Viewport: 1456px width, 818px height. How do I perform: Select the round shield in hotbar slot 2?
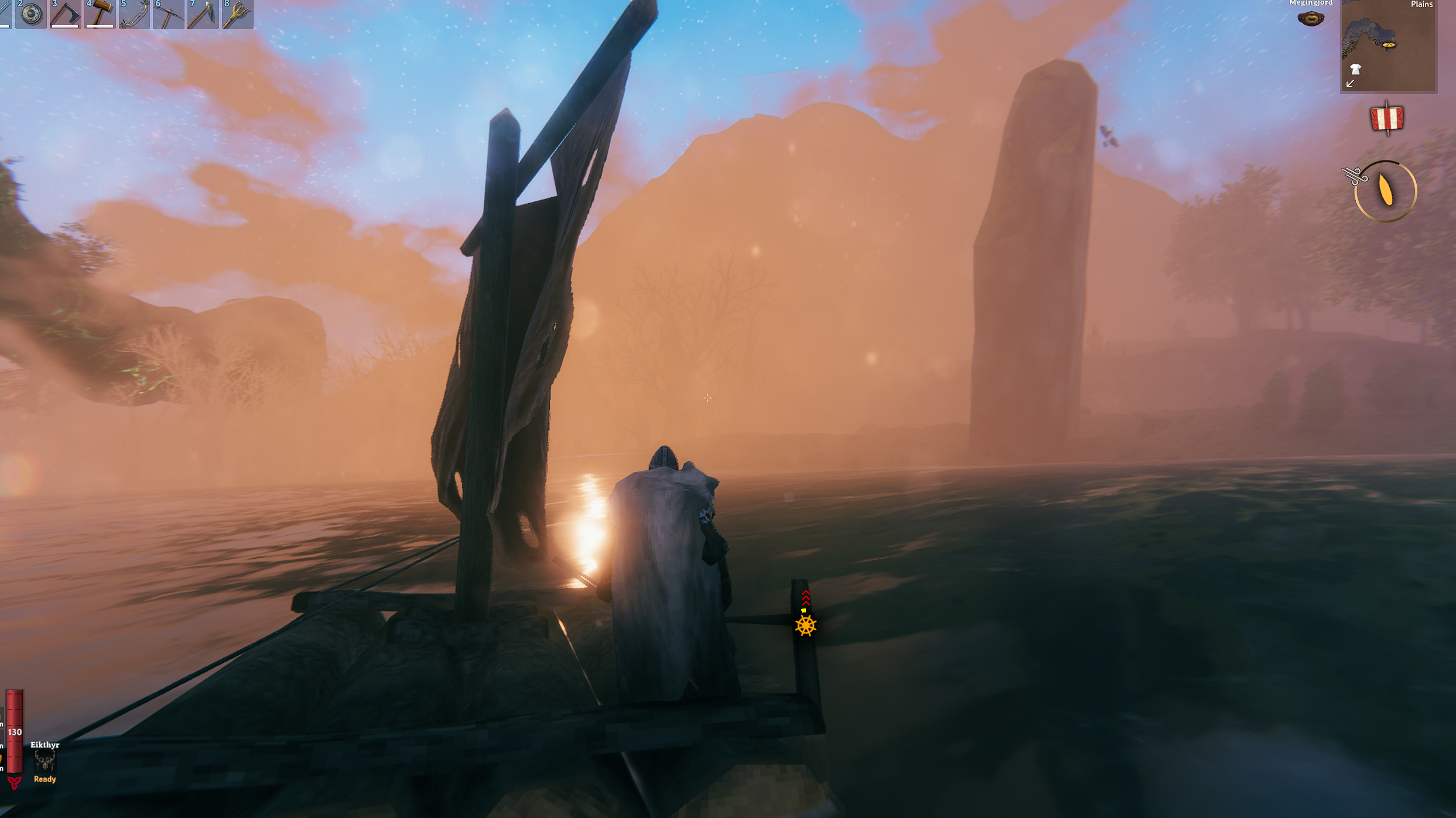(30, 13)
